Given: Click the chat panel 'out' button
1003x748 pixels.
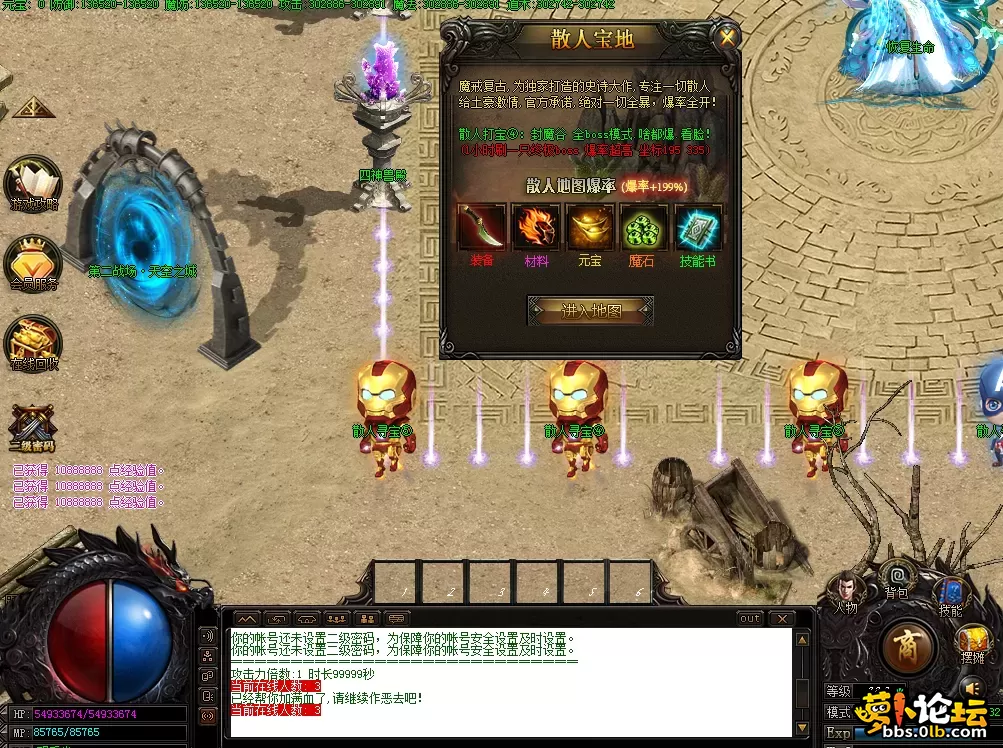Looking at the screenshot, I should pyautogui.click(x=750, y=619).
